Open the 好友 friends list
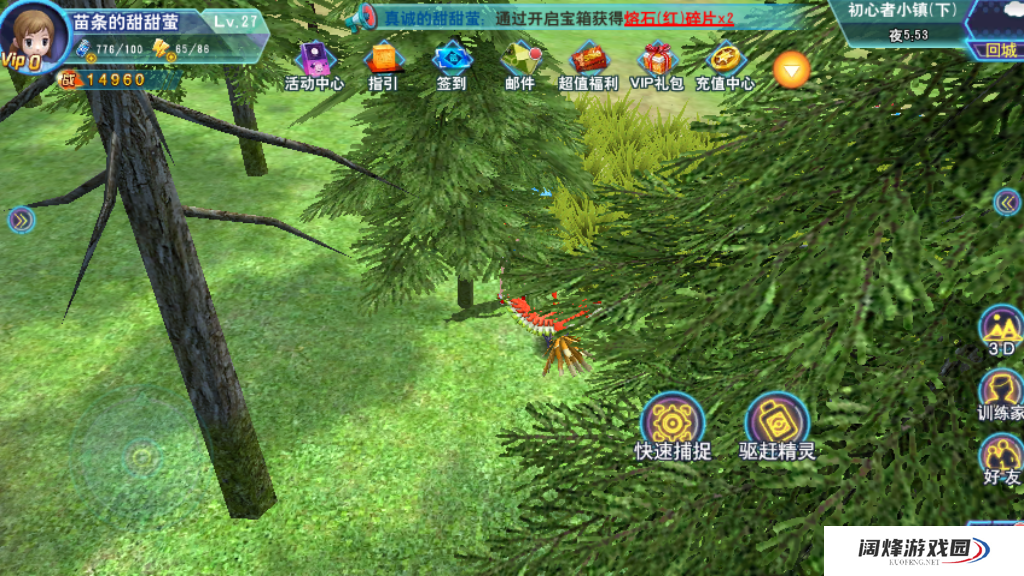Image resolution: width=1024 pixels, height=576 pixels. (1000, 458)
